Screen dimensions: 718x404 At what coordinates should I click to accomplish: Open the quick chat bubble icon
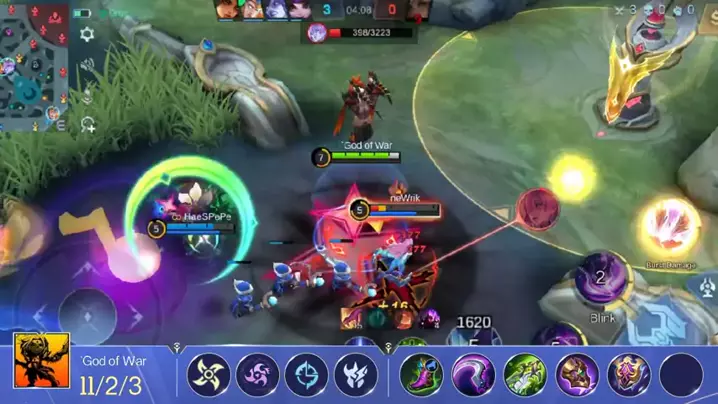(x=88, y=125)
